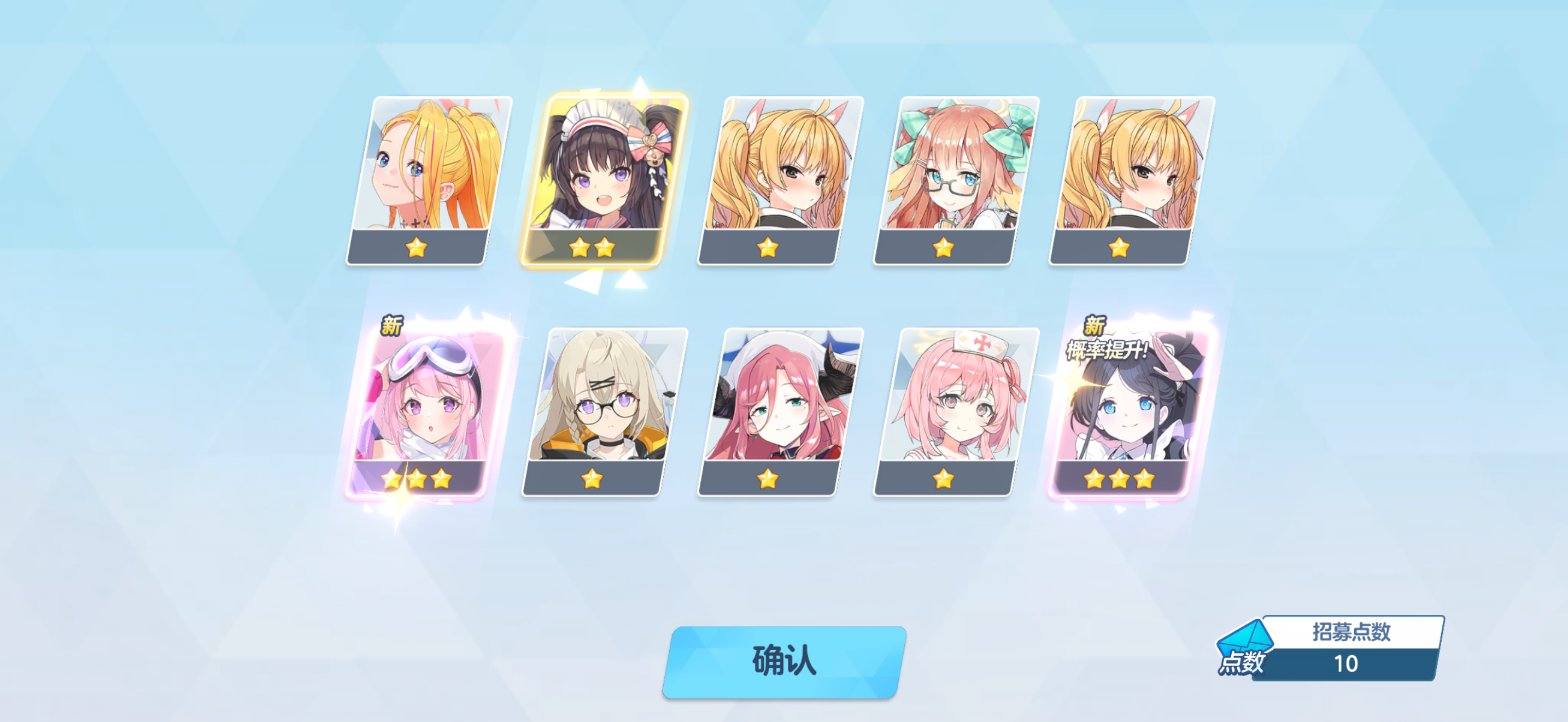Select the two-star maid headband girl card
Image resolution: width=1568 pixels, height=722 pixels.
(x=606, y=179)
